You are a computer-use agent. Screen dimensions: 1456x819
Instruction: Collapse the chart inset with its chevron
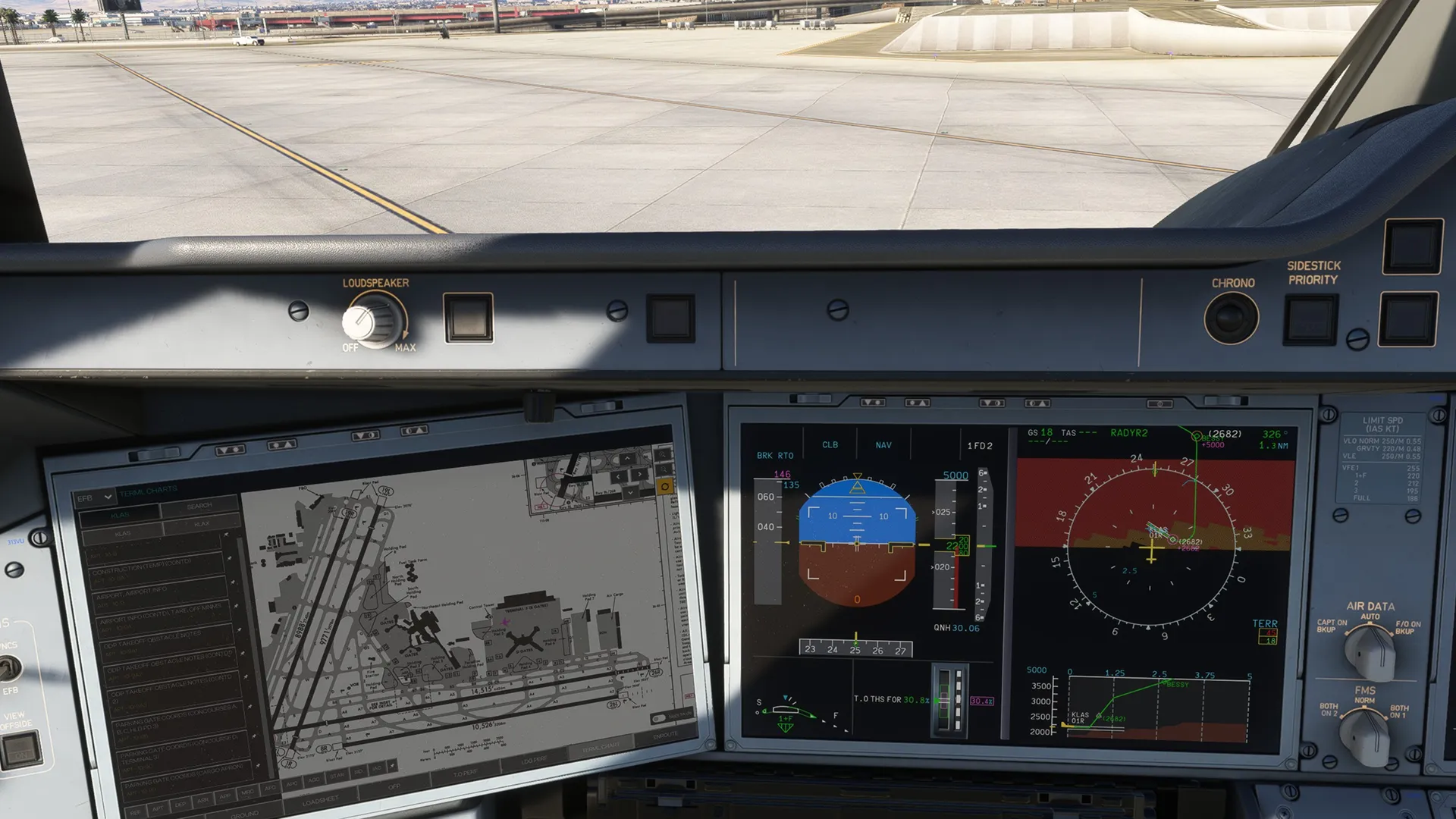631,493
